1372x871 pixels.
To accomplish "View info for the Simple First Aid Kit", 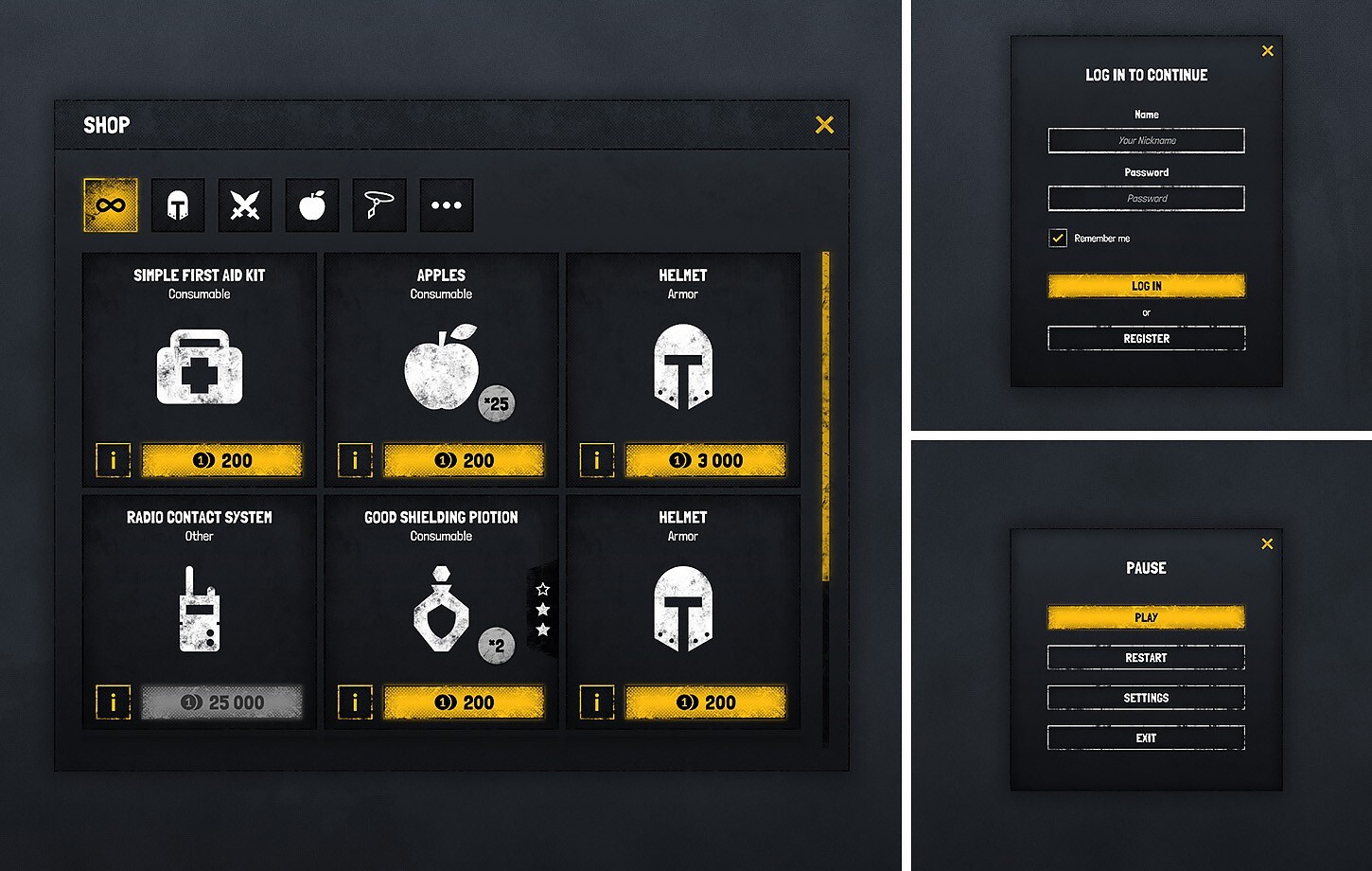I will click(113, 460).
